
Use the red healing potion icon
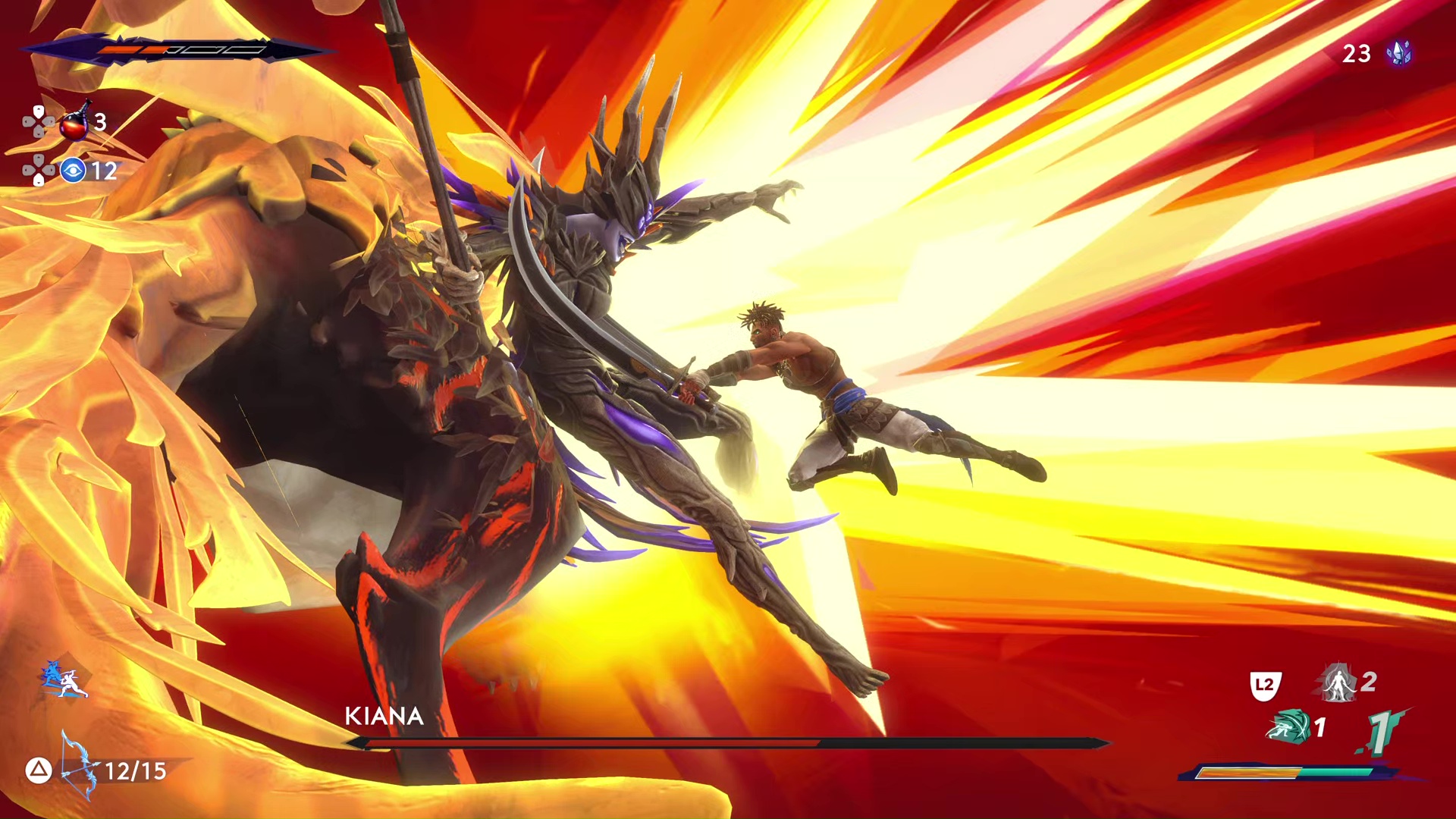coord(75,123)
